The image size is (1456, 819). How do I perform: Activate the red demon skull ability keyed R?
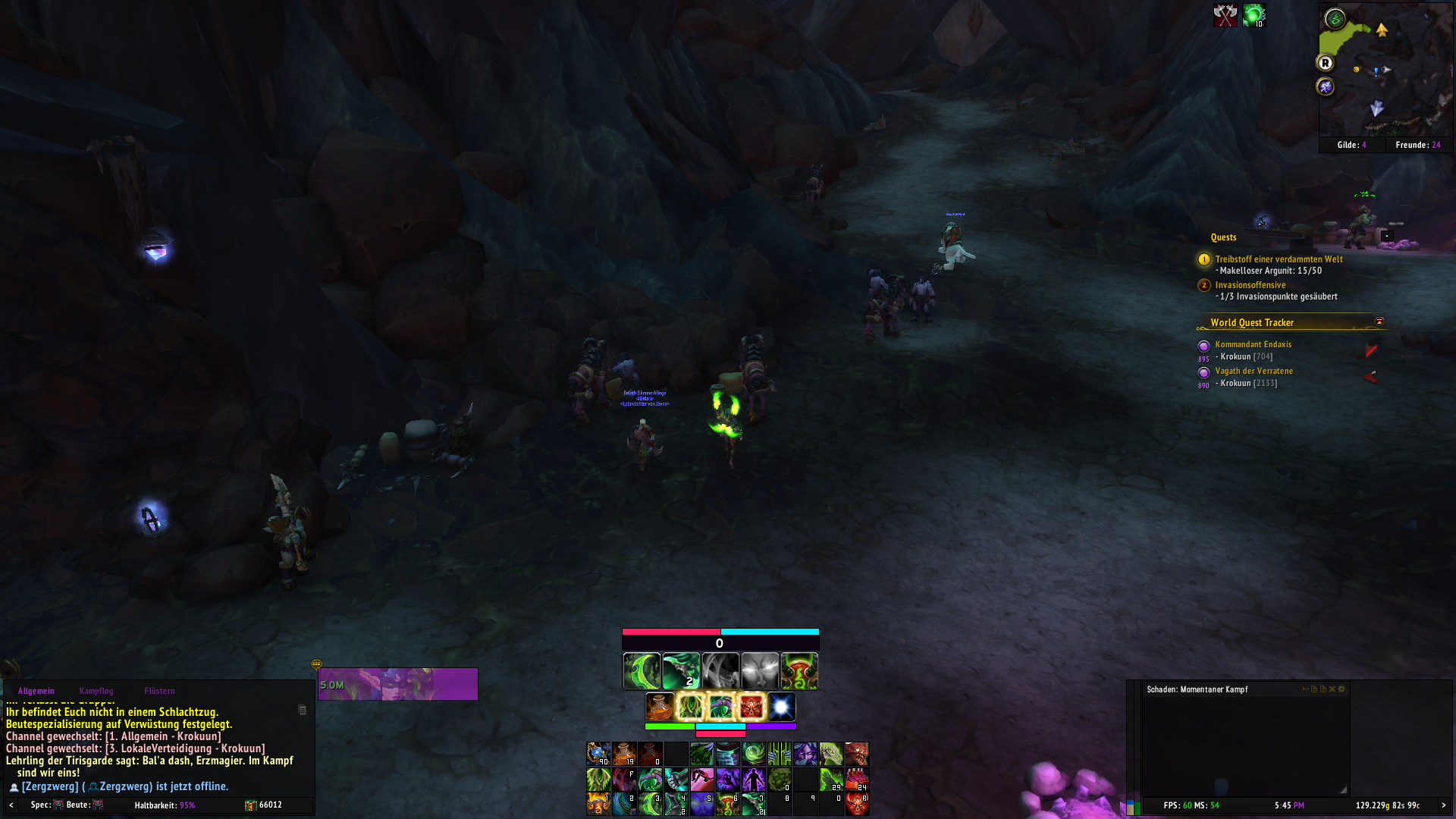click(857, 804)
